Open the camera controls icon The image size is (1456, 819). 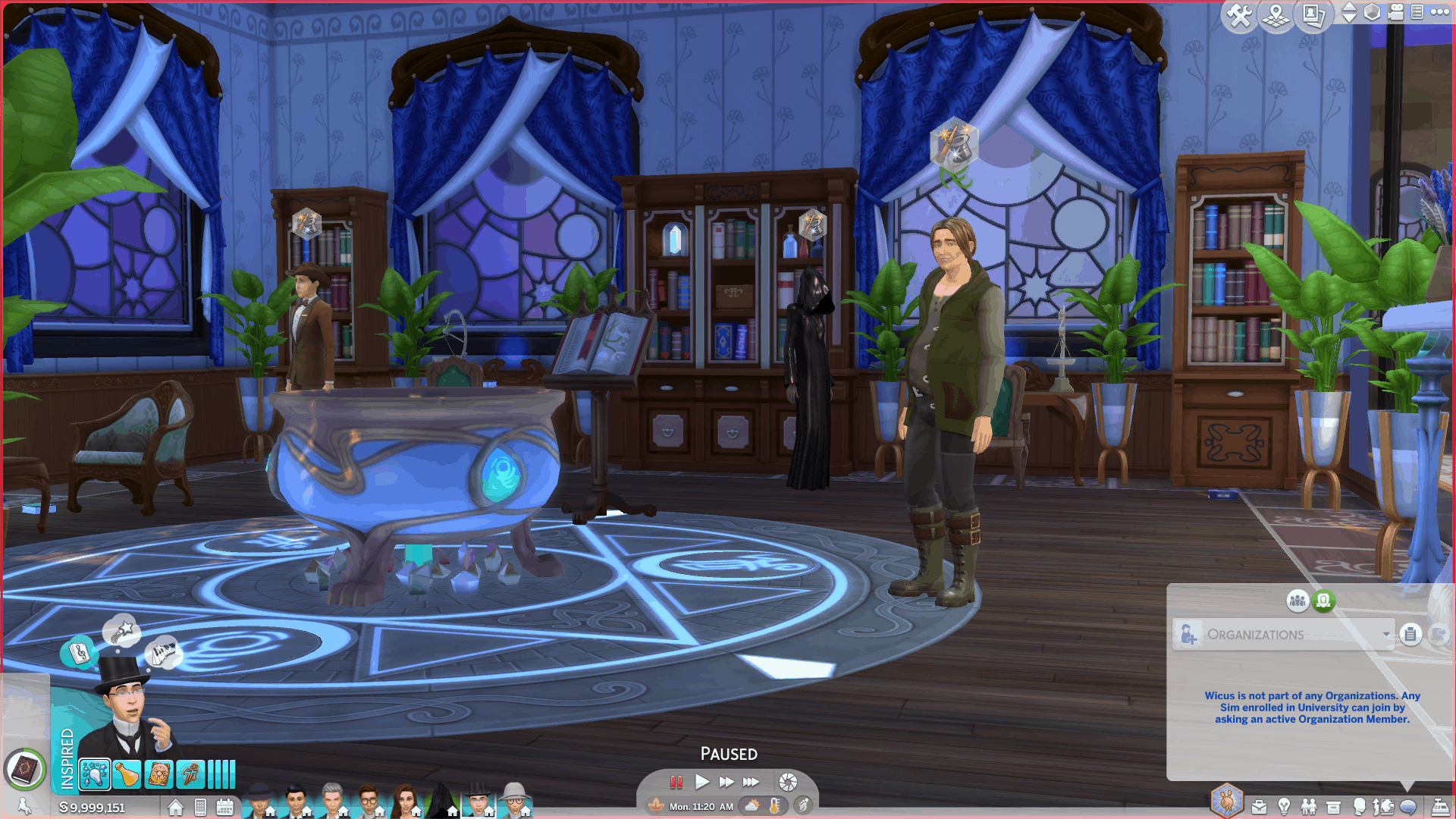[1395, 13]
